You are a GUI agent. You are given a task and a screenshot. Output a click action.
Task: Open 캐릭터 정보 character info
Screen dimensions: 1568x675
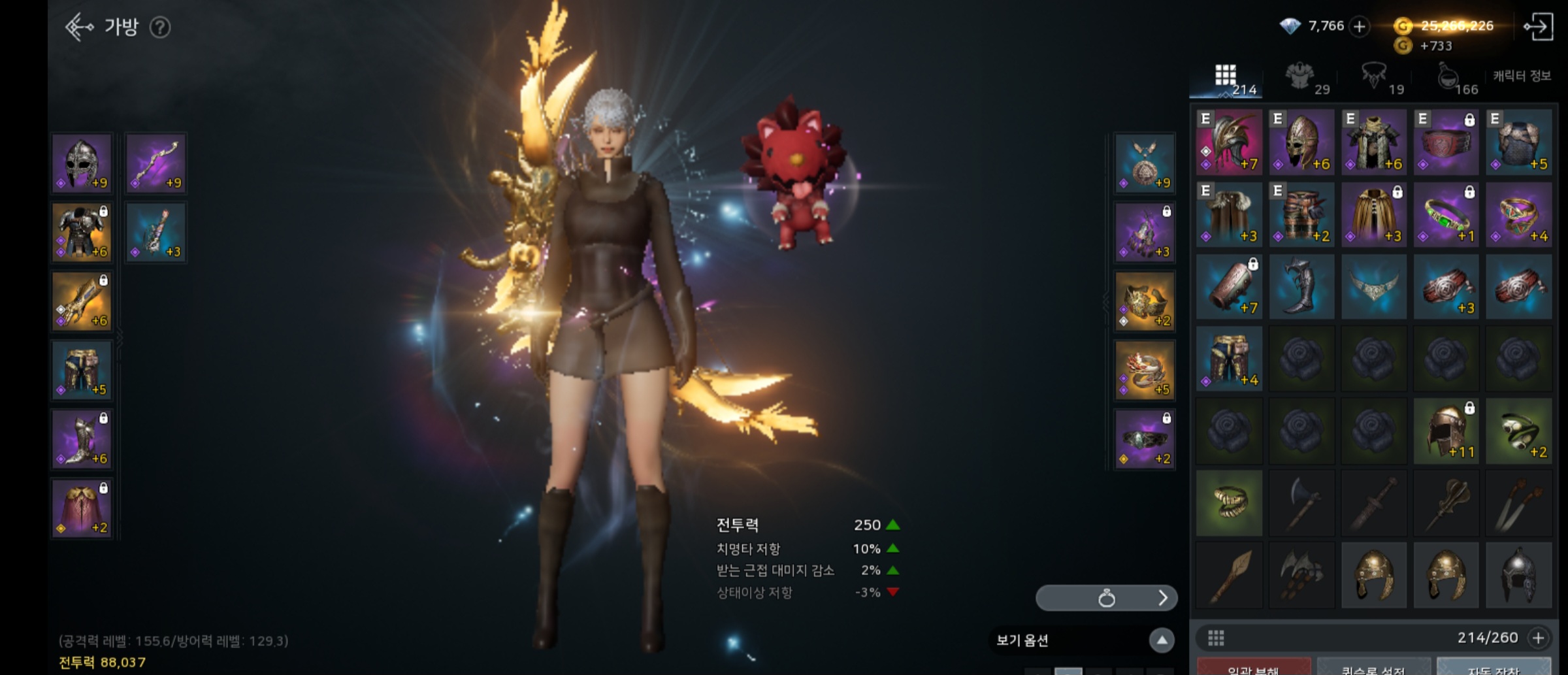[x=1522, y=76]
